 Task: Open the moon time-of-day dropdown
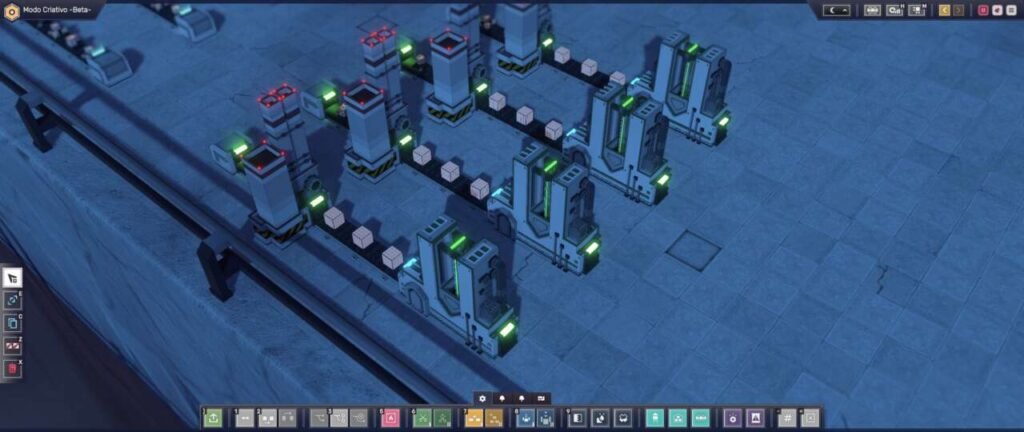[x=836, y=10]
